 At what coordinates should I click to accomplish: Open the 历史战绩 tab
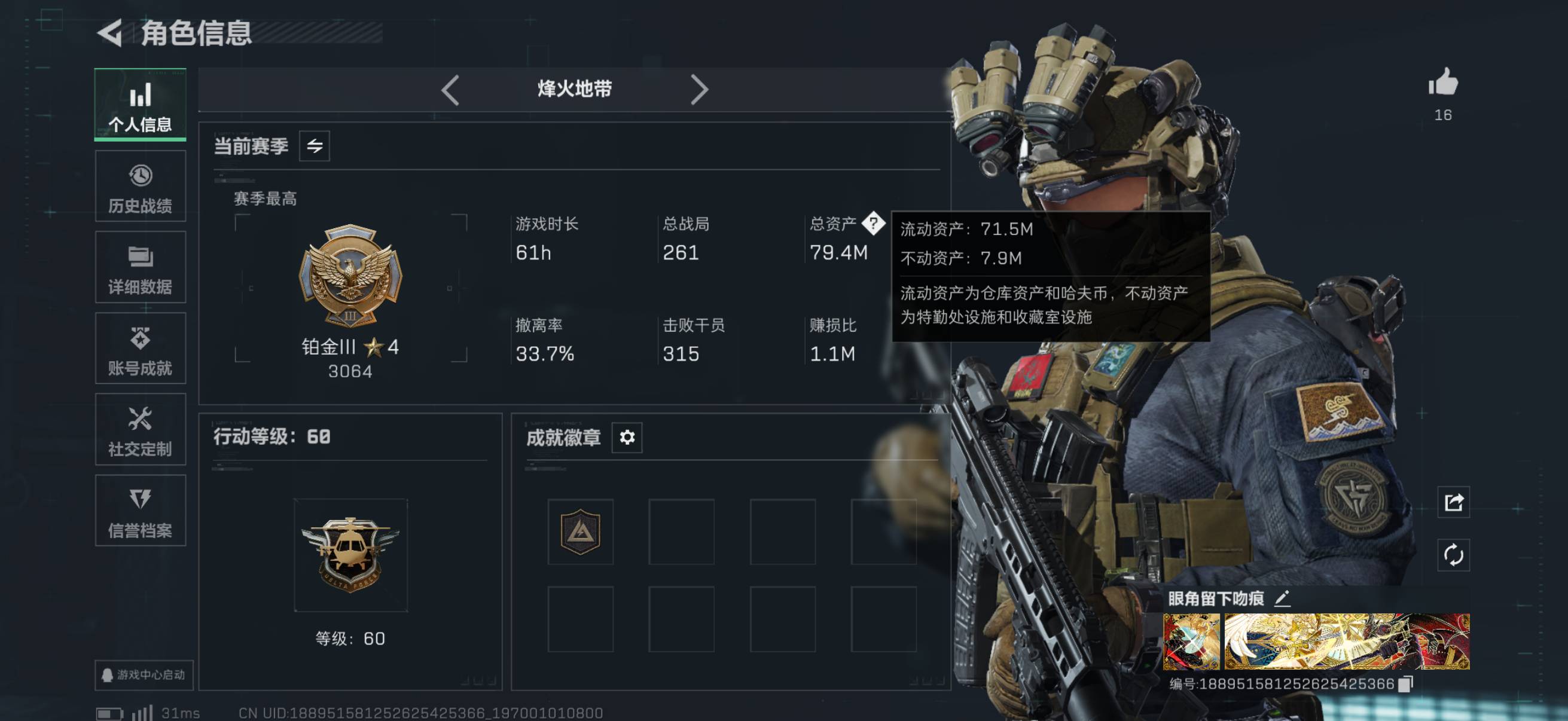pos(140,187)
